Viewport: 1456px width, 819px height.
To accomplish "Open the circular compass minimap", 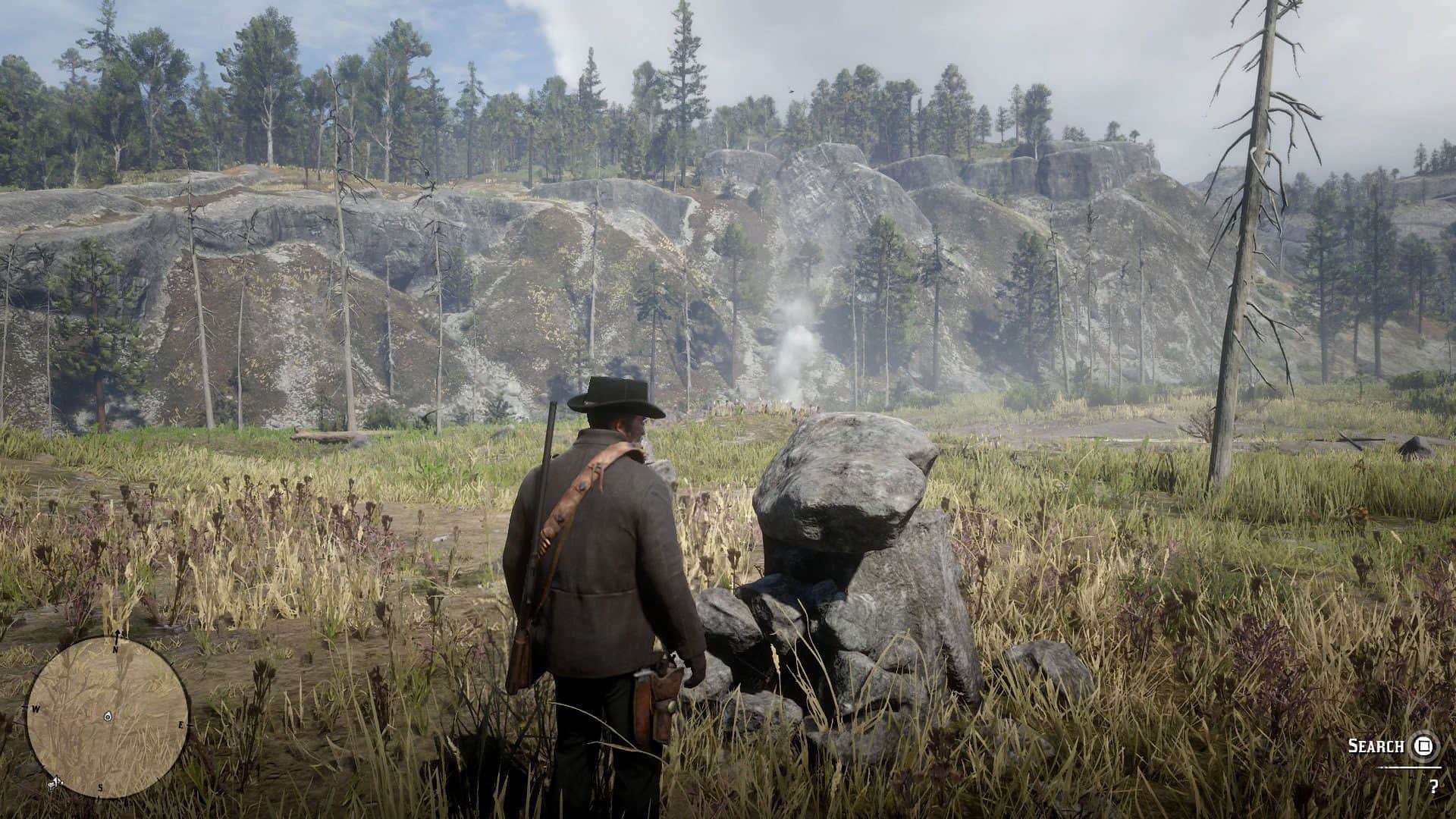I will 107,717.
